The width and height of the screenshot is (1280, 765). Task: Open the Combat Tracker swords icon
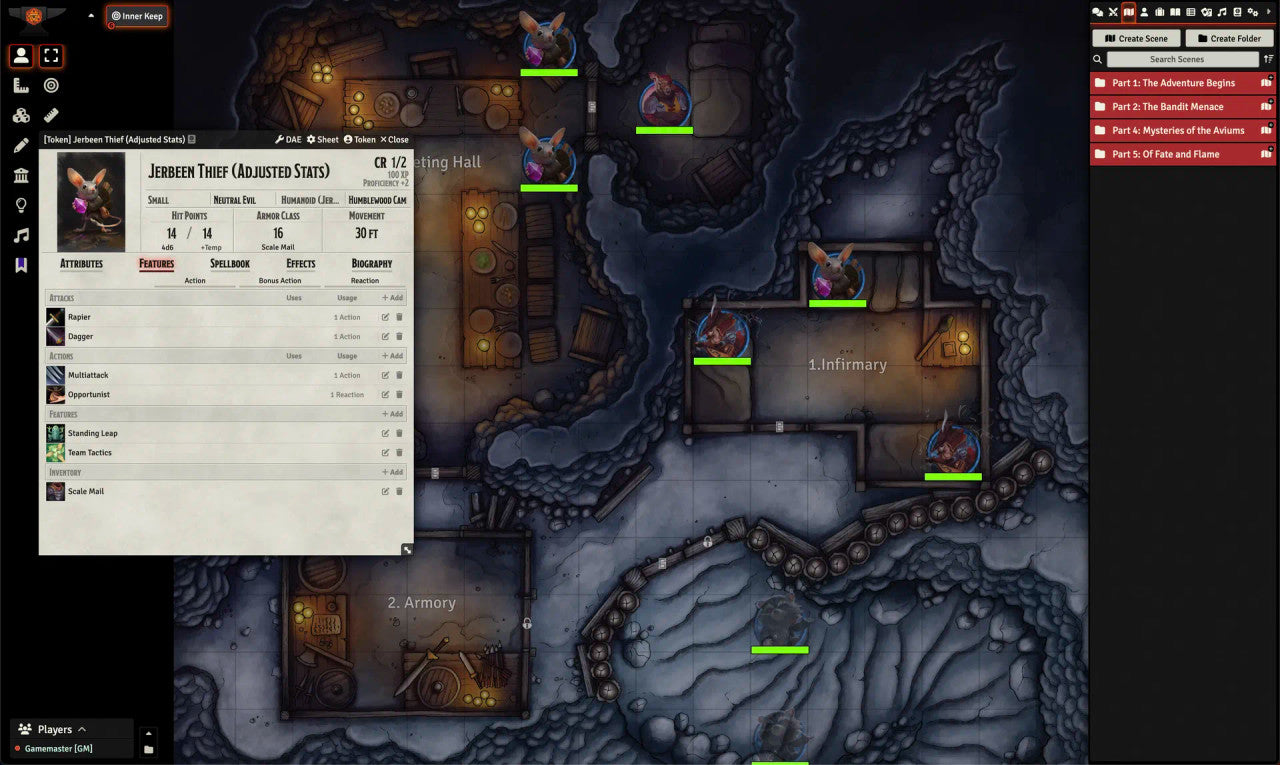[x=1114, y=12]
